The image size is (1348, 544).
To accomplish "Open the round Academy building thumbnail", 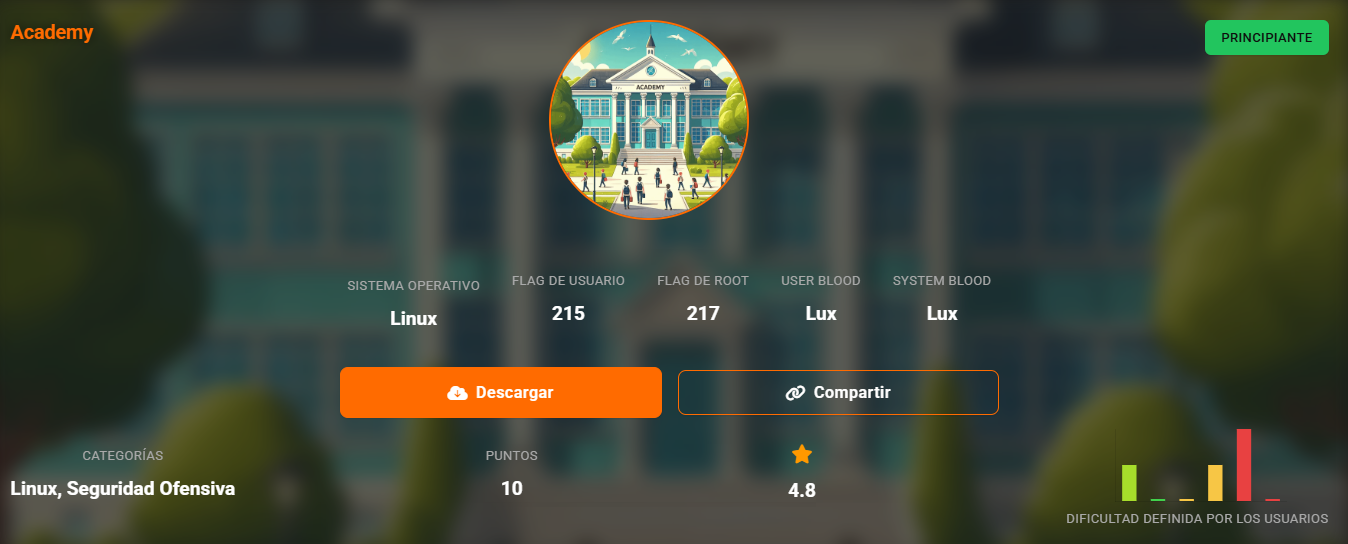I will (649, 120).
